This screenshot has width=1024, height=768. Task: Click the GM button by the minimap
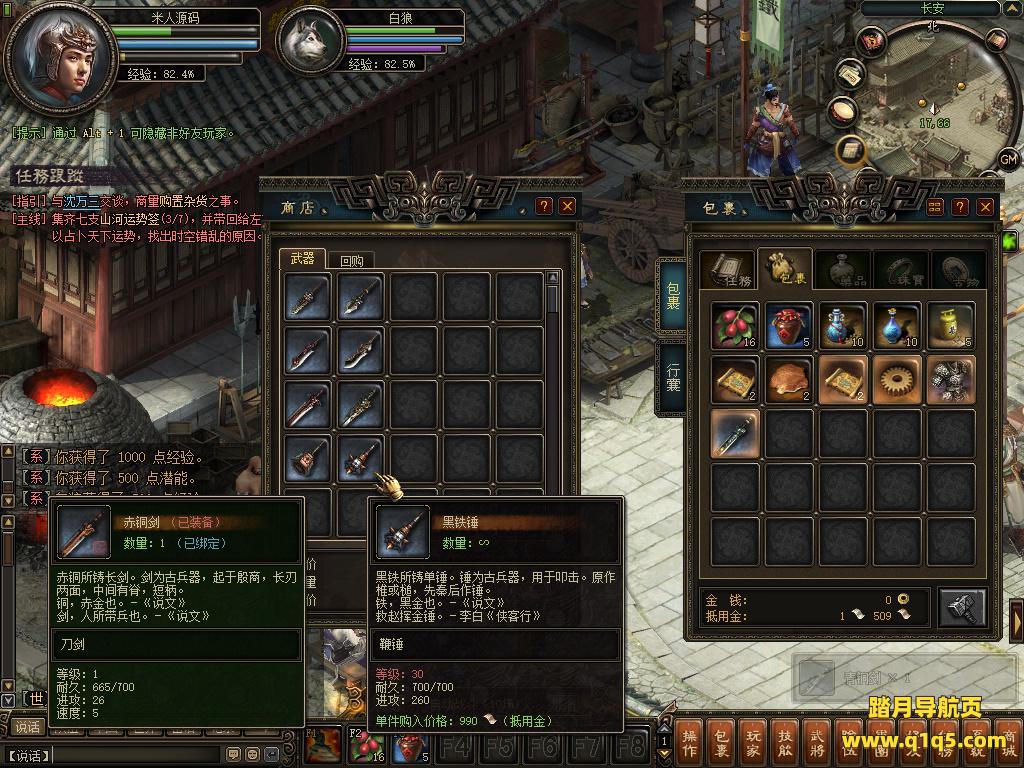pos(1007,160)
